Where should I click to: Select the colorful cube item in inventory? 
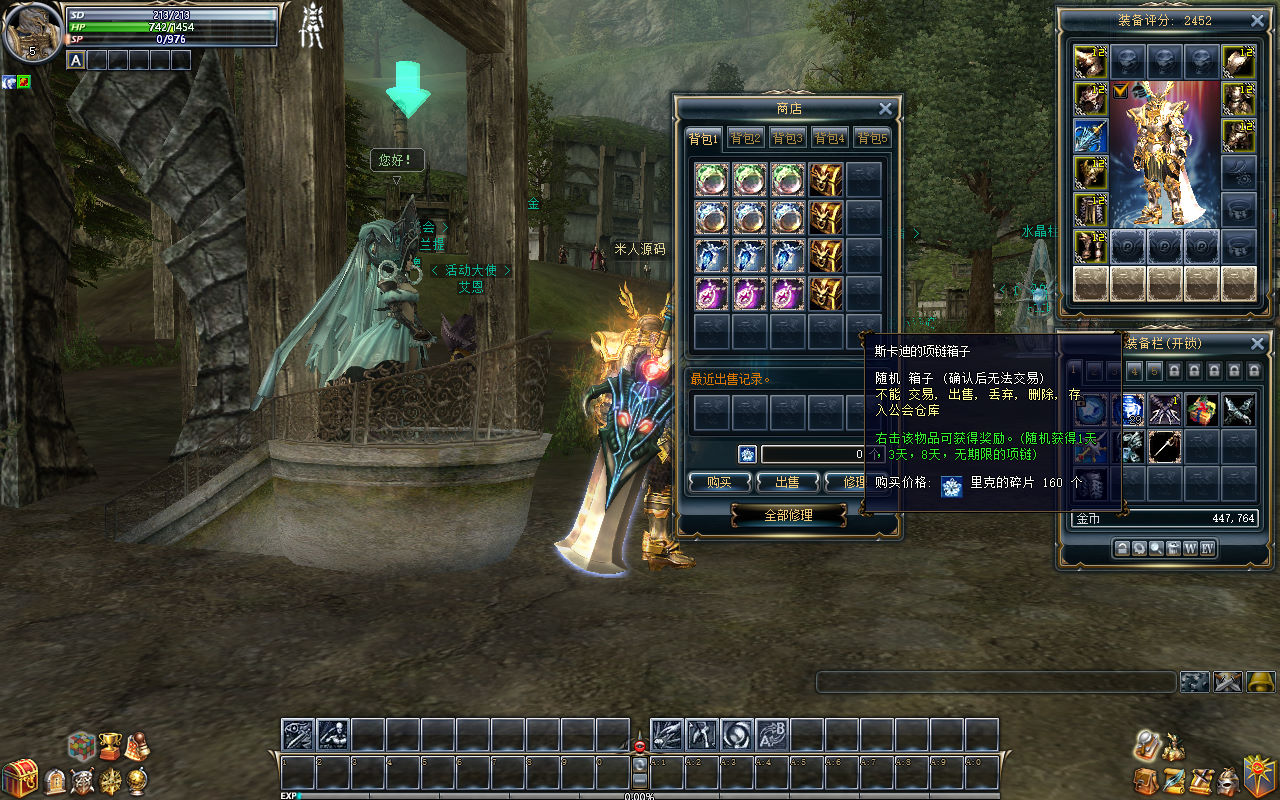[1201, 409]
